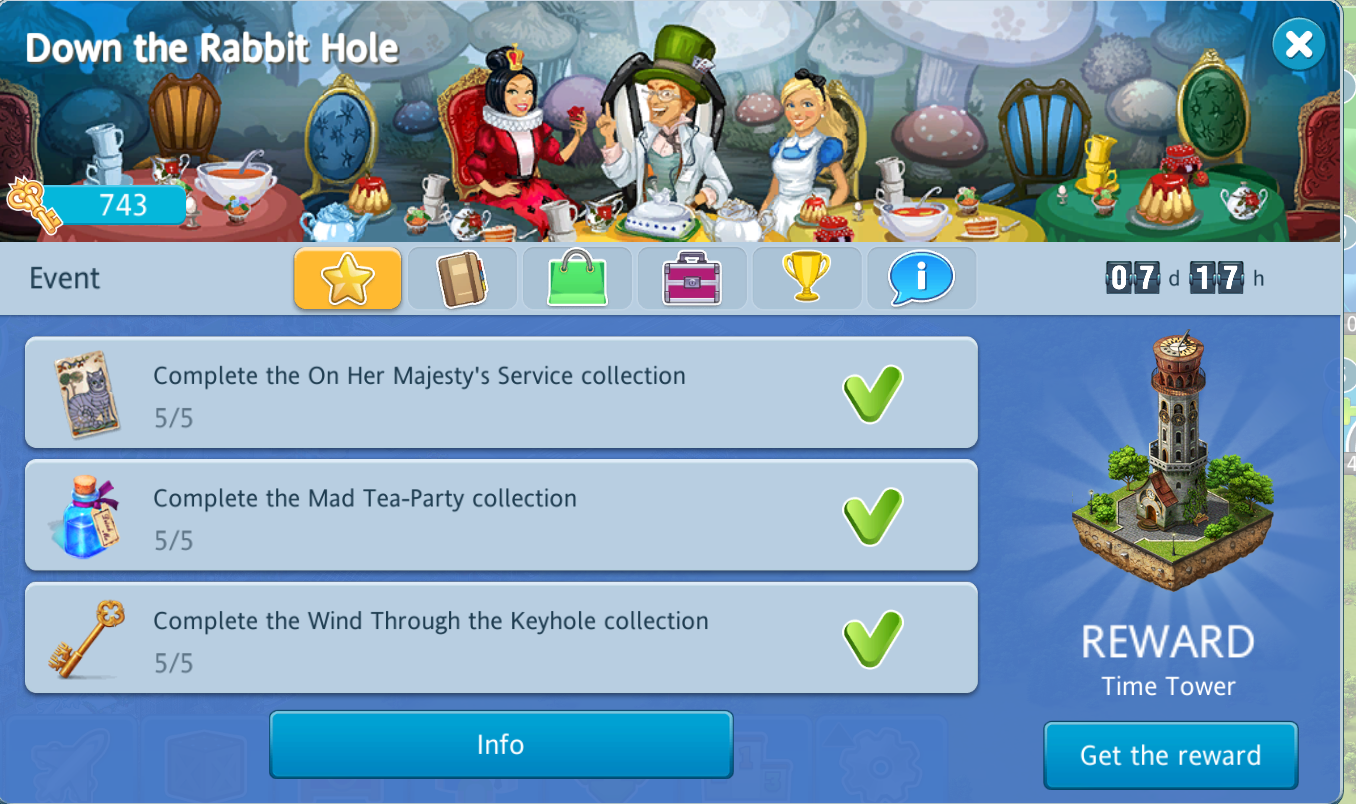Choose the Mad Tea-Party collection row

[500, 515]
